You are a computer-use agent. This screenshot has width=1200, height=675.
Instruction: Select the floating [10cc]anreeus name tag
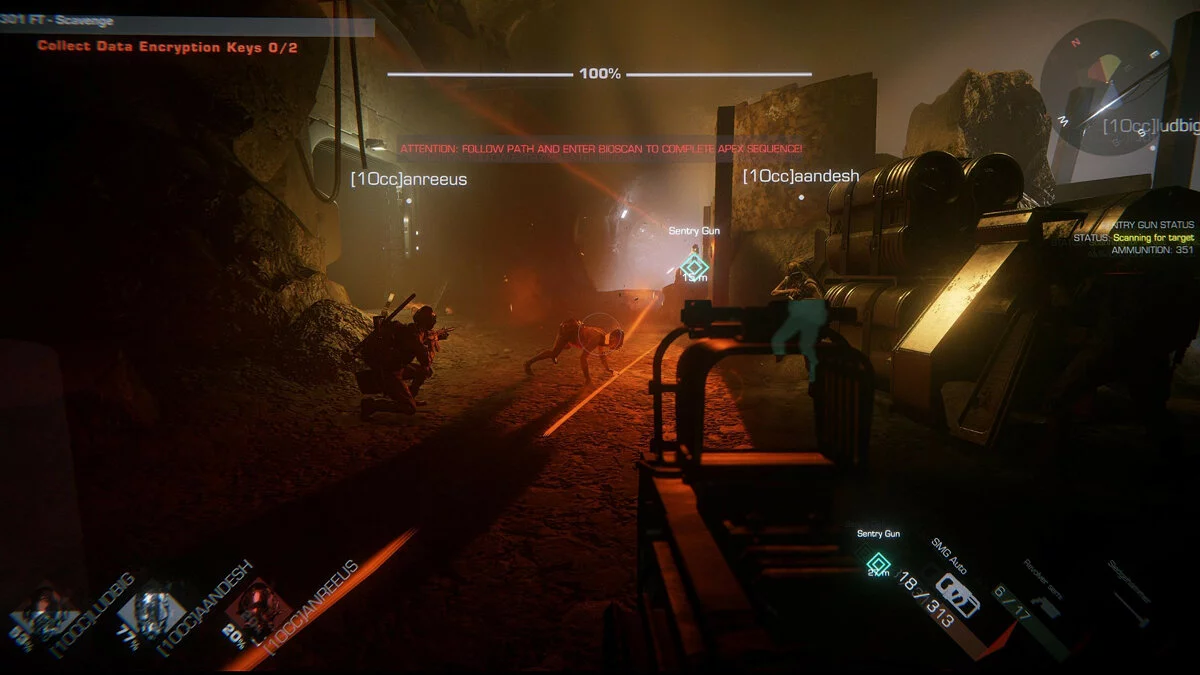(408, 179)
